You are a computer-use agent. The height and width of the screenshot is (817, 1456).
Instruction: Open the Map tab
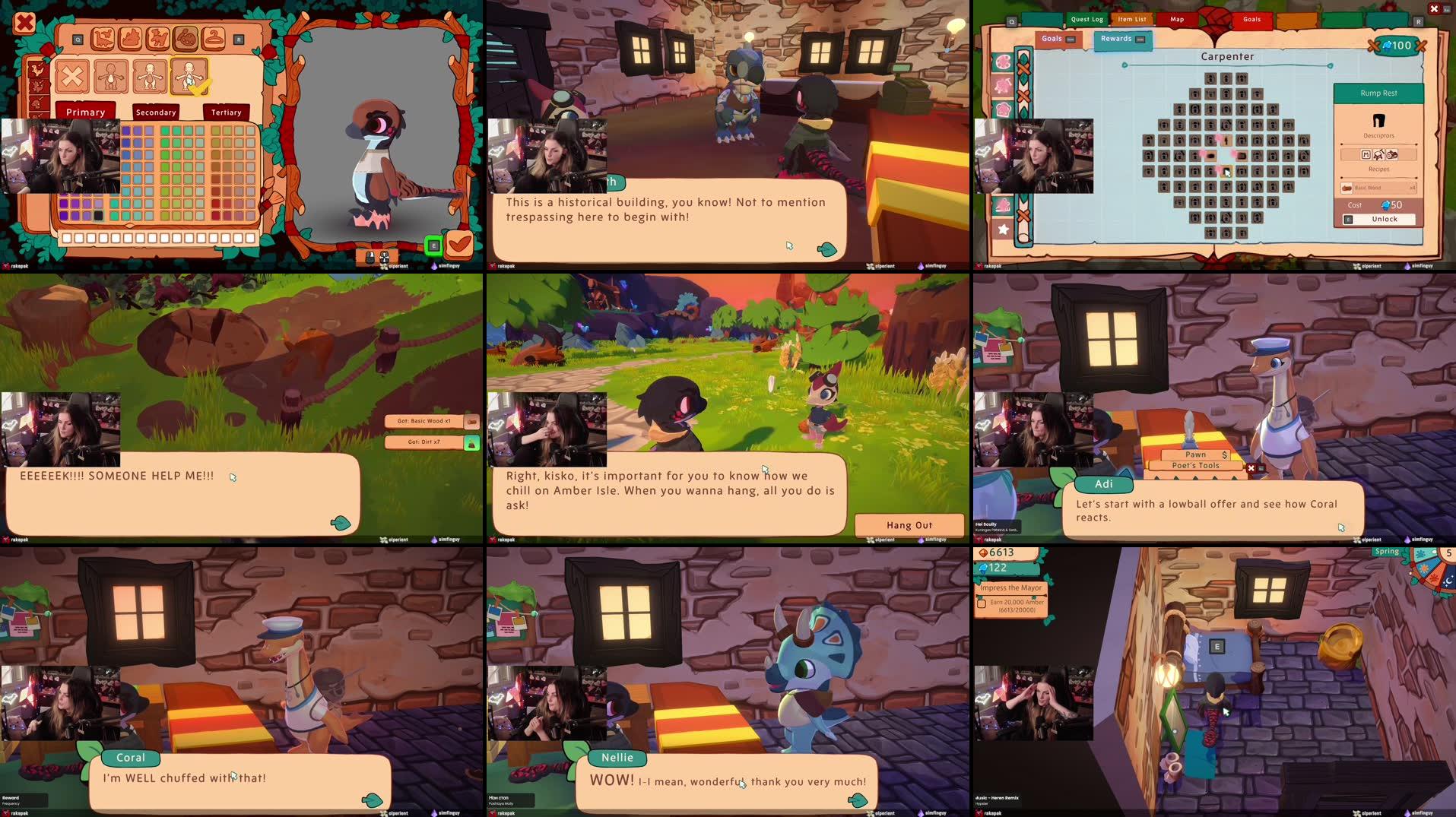(1175, 19)
